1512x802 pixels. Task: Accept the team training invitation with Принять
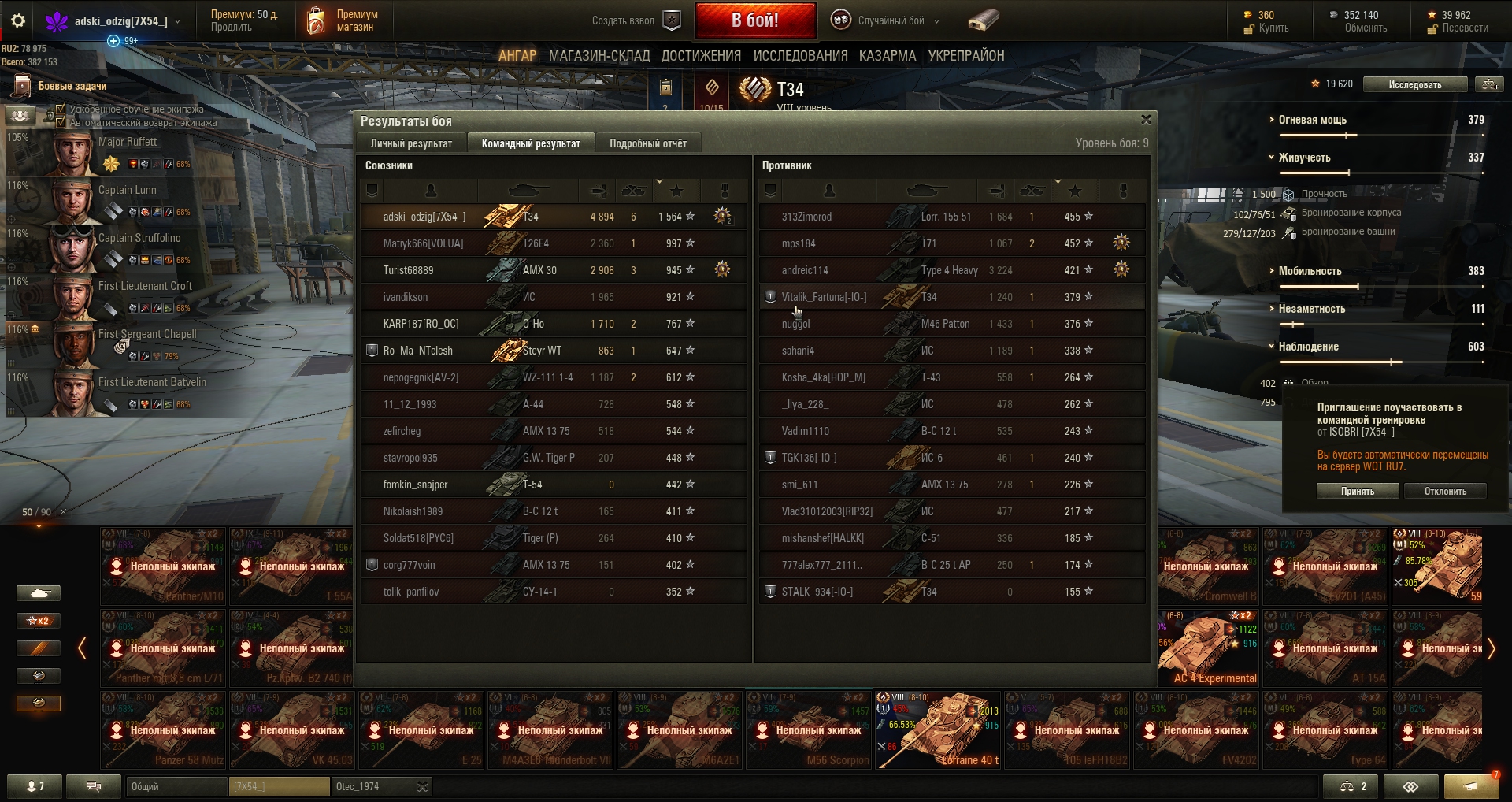click(1357, 491)
